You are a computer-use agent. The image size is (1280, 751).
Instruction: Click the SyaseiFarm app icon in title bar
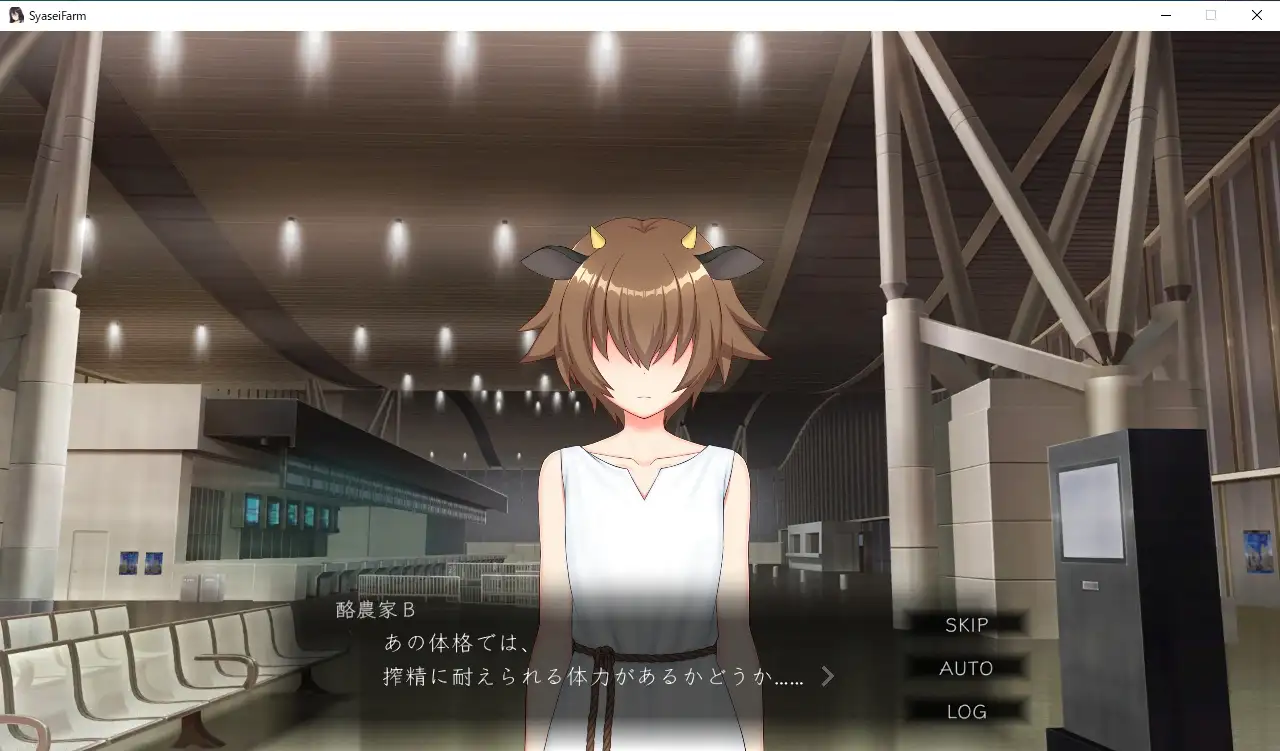(x=15, y=14)
